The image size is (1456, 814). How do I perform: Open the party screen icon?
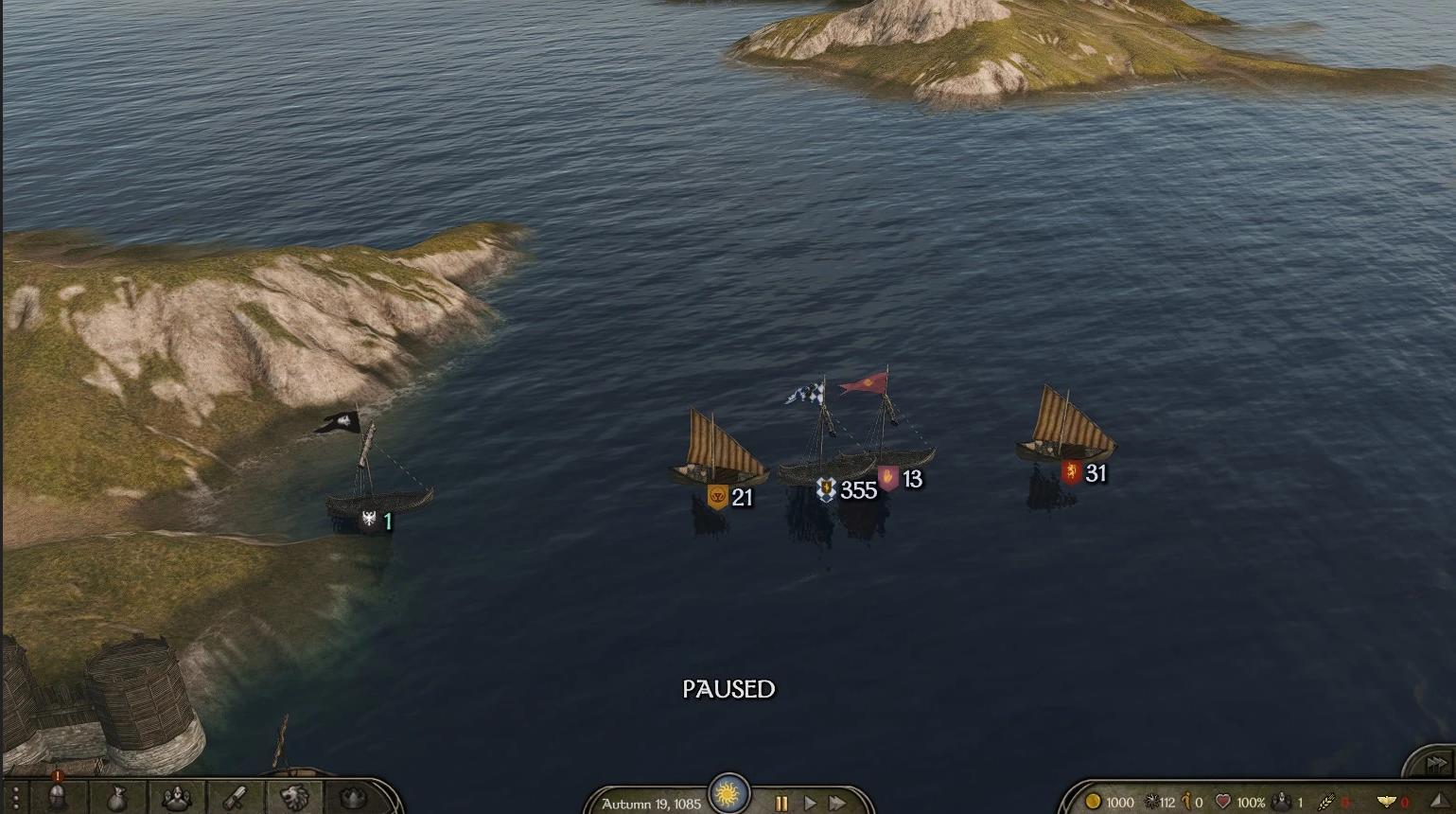(176, 798)
